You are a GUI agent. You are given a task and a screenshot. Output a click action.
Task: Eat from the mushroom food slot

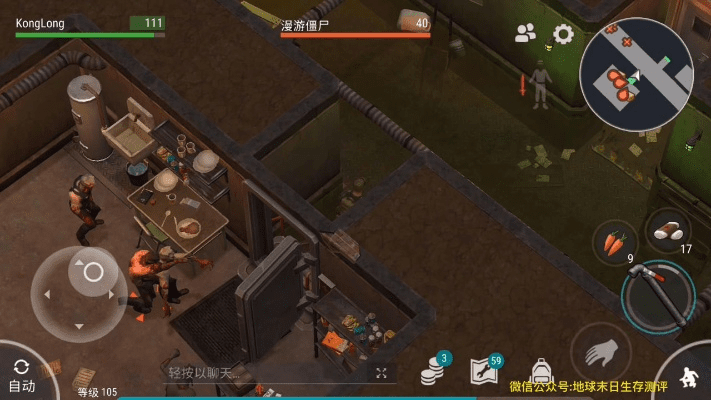[x=668, y=230]
